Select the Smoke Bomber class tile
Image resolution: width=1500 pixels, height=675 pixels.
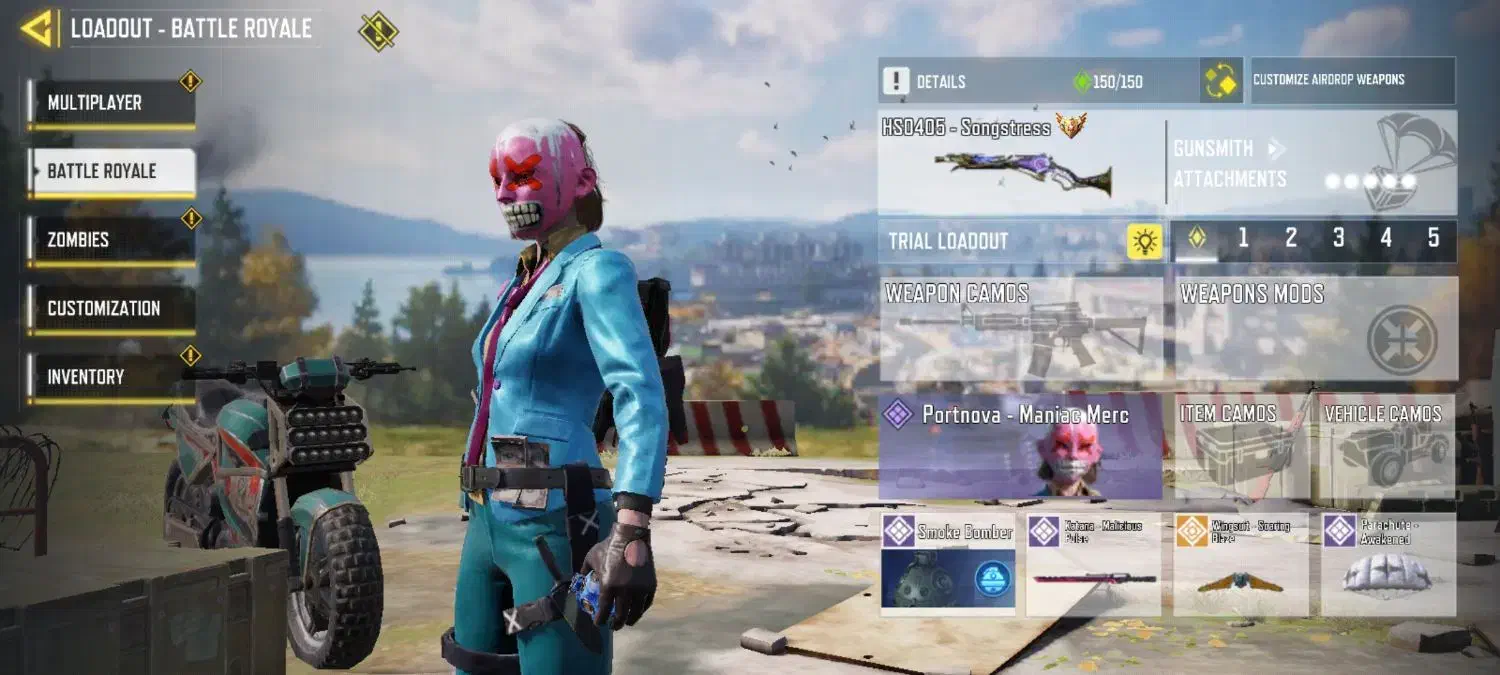point(948,564)
